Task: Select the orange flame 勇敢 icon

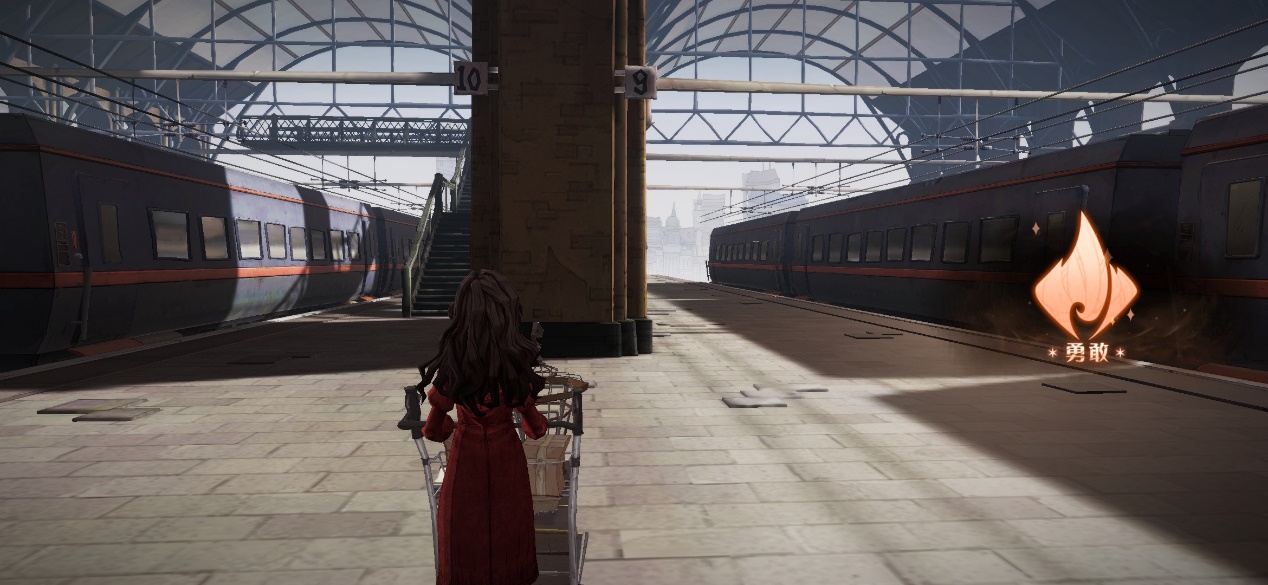Action: pyautogui.click(x=1085, y=282)
